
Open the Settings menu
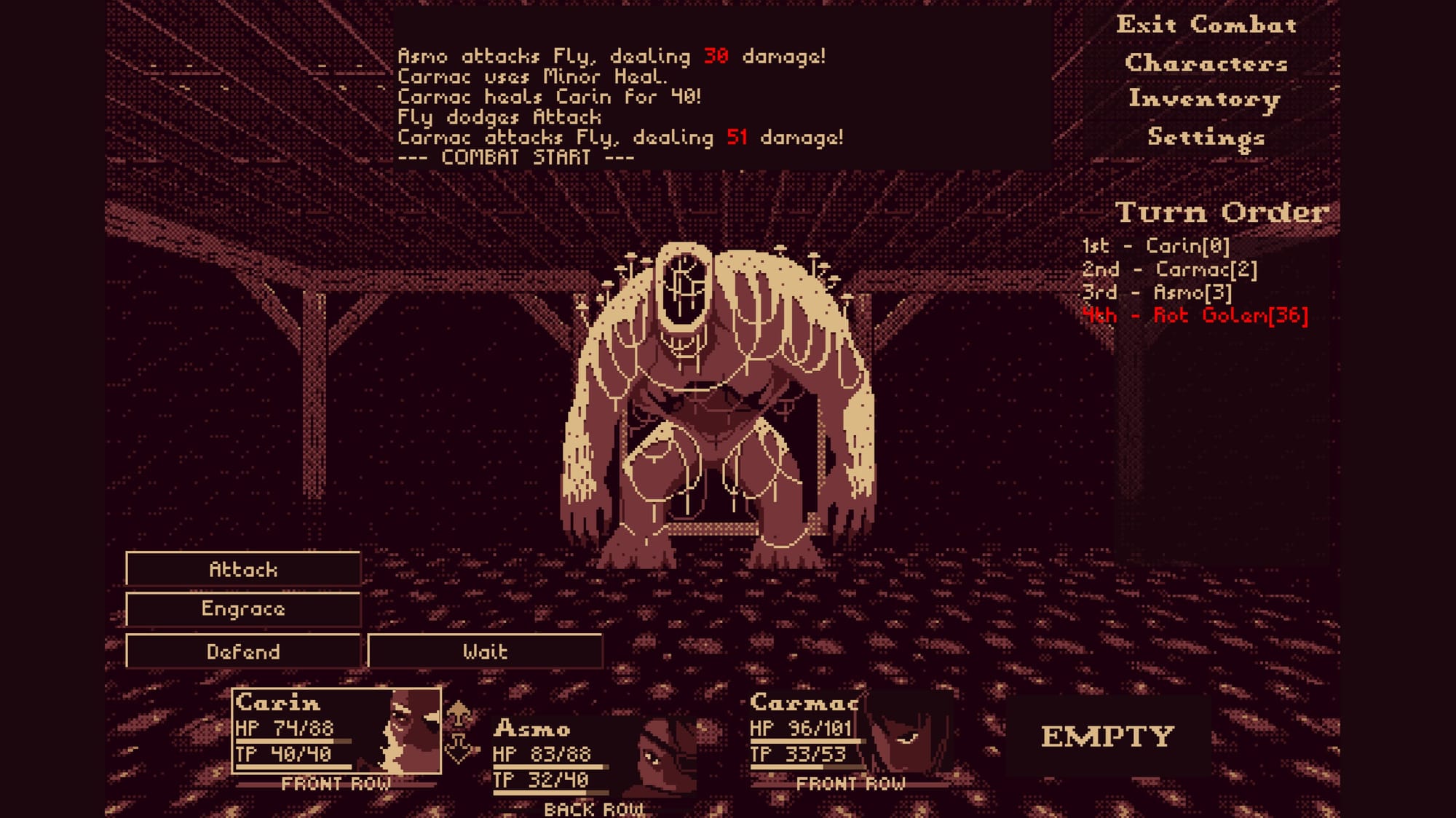tap(1206, 137)
